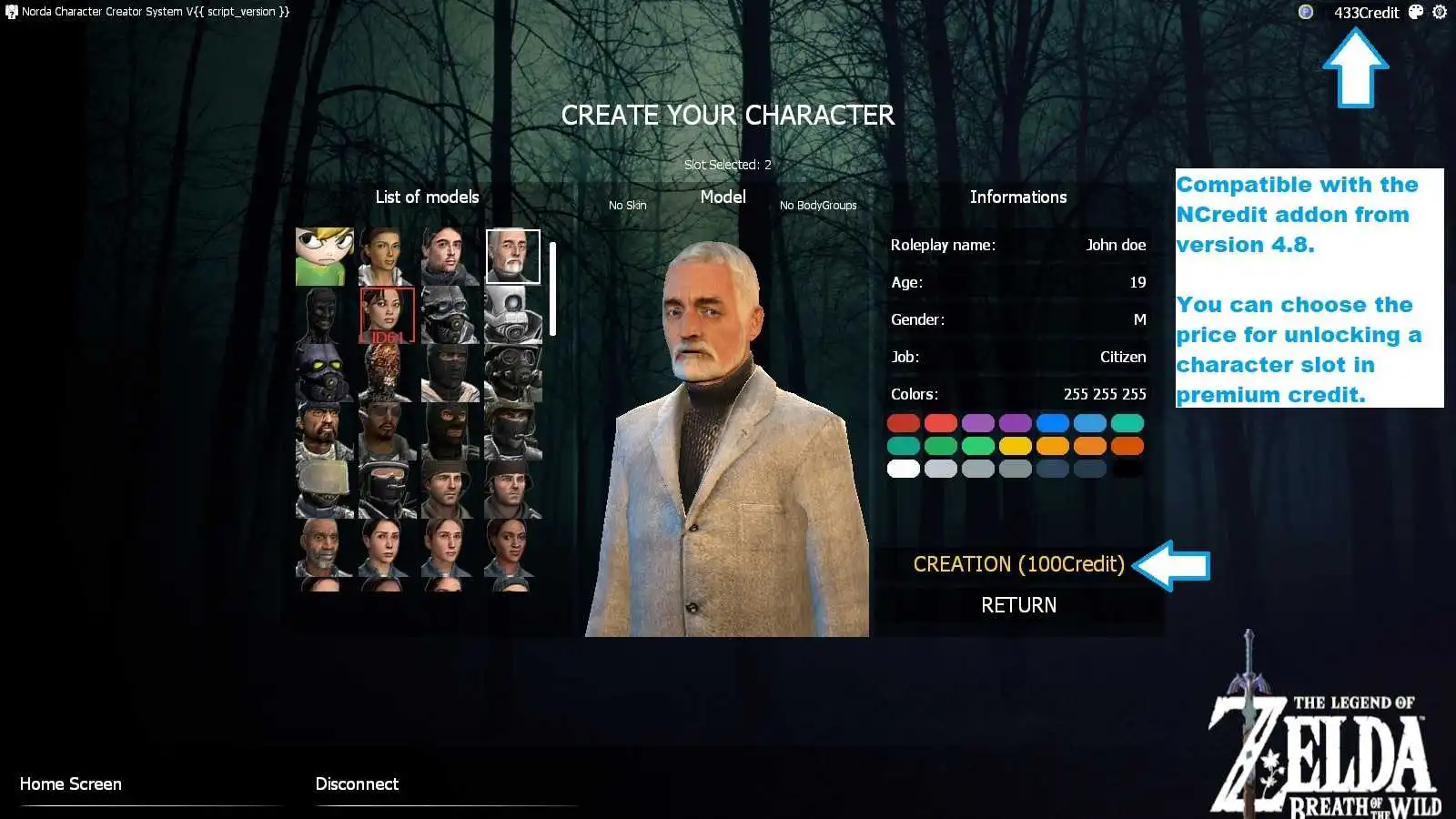
Task: Open the color palette theme icon
Action: click(1416, 12)
